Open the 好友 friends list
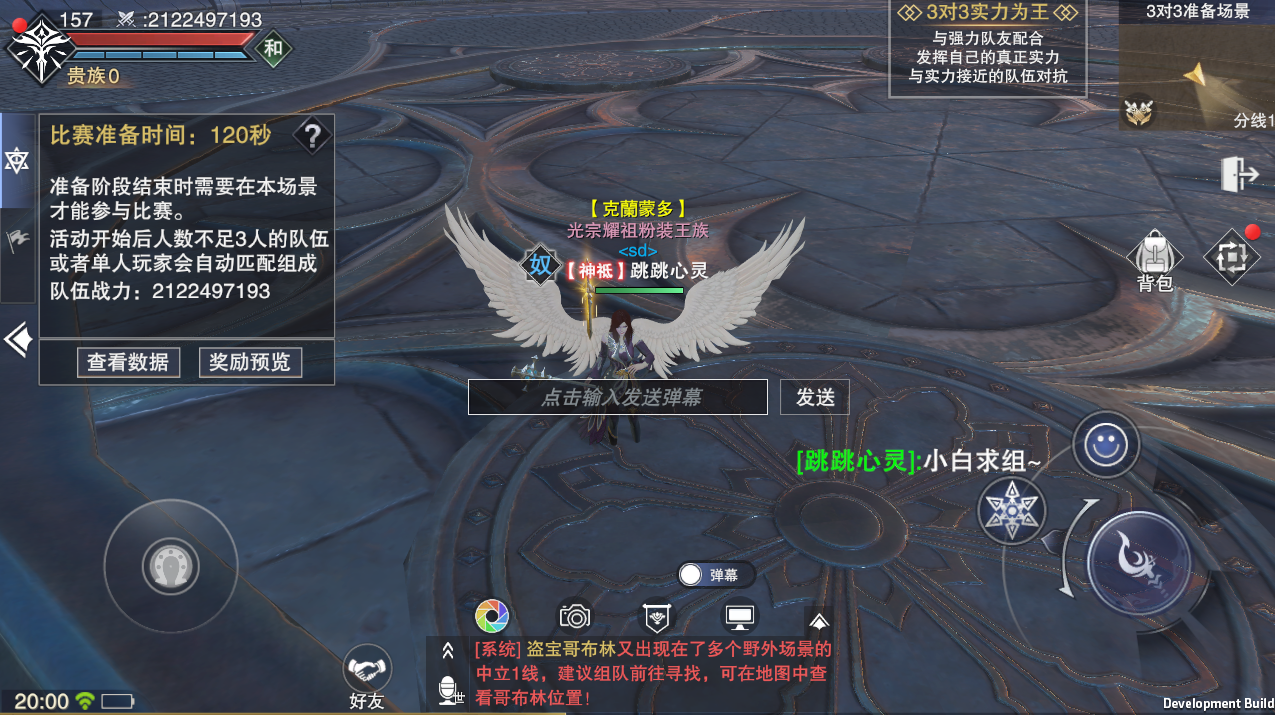 pyautogui.click(x=367, y=677)
